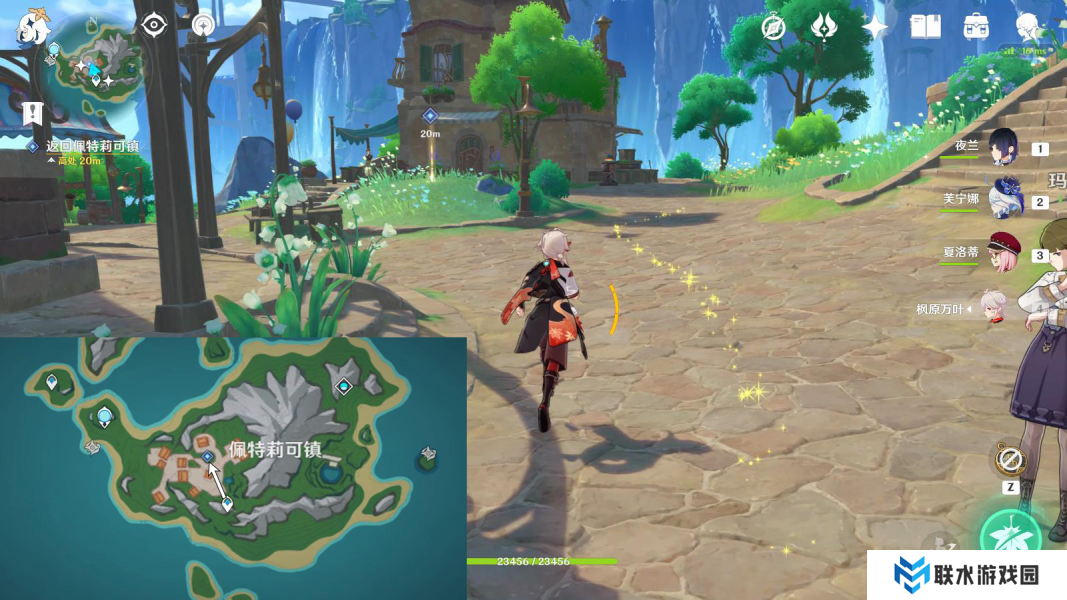Use the compass gadget above Z
Screen dimensions: 1067x600
[x=1010, y=460]
